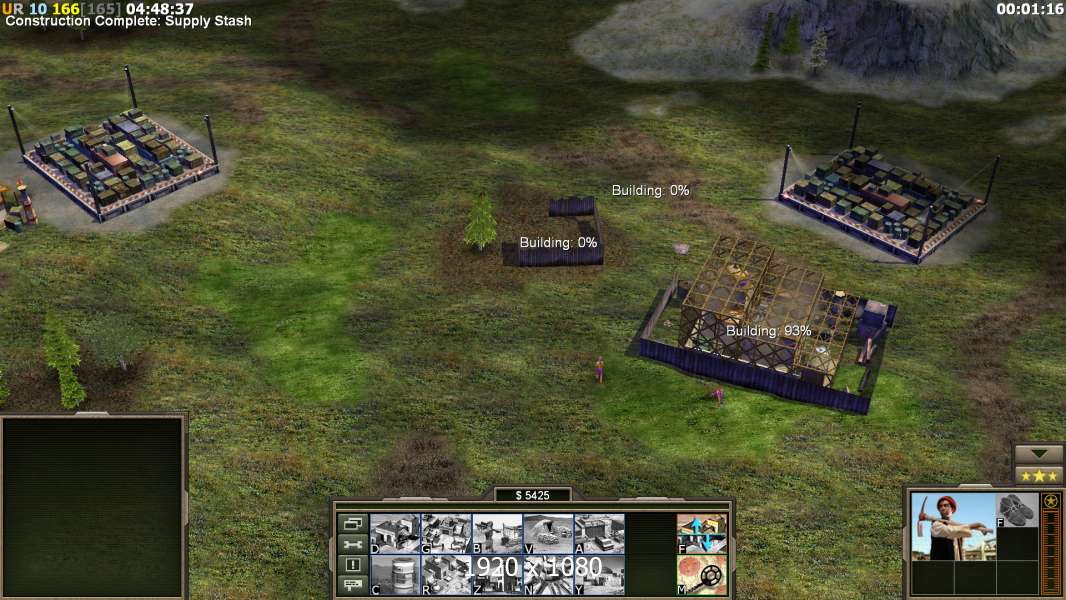Viewport: 1066px width, 600px height.
Task: Use the magnifier detector command labeled M
Action: [702, 575]
